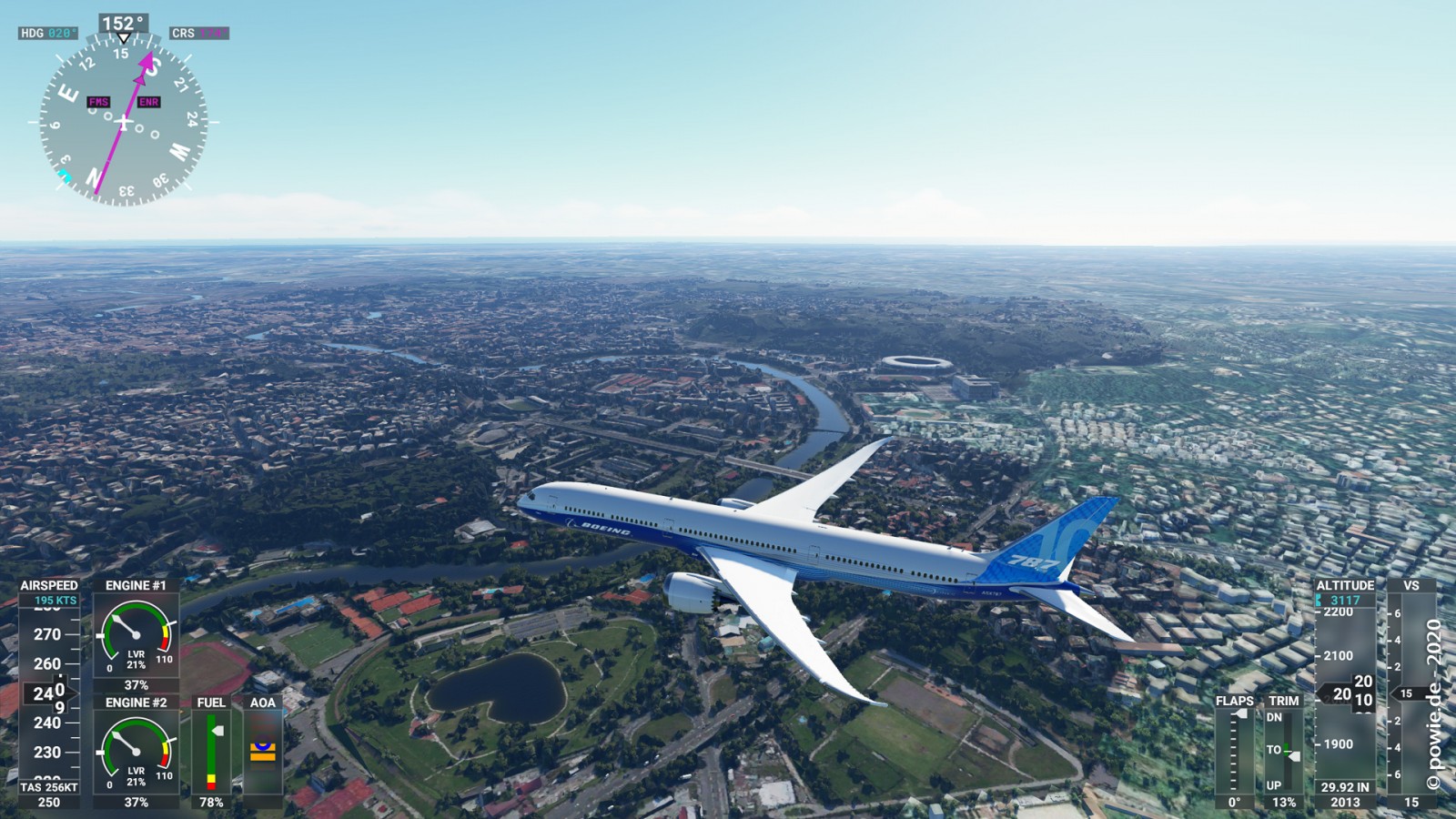Click the Fuel level gauge
The image size is (1456, 819).
point(211,752)
